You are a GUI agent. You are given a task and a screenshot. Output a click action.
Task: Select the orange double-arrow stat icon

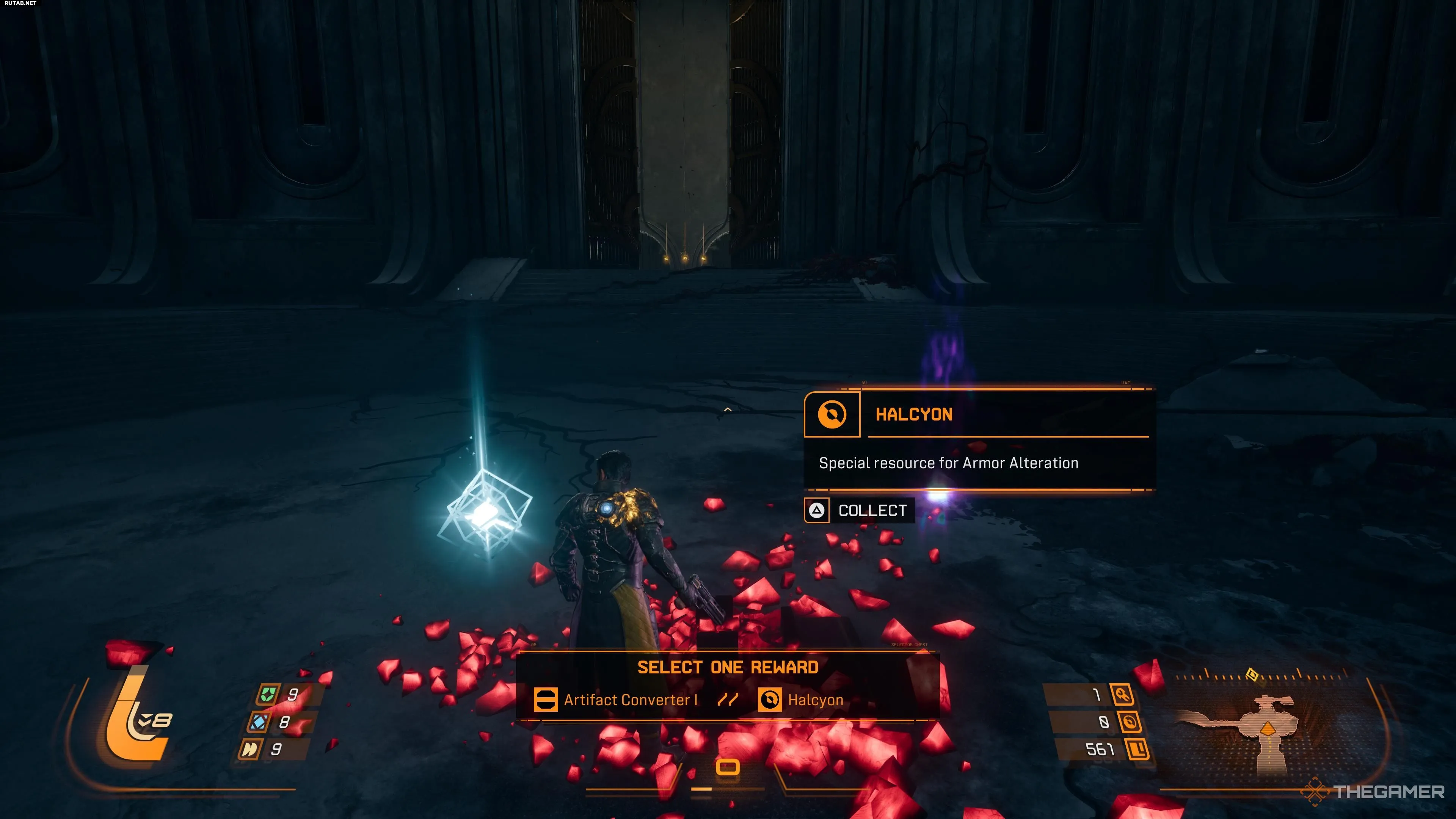point(250,750)
